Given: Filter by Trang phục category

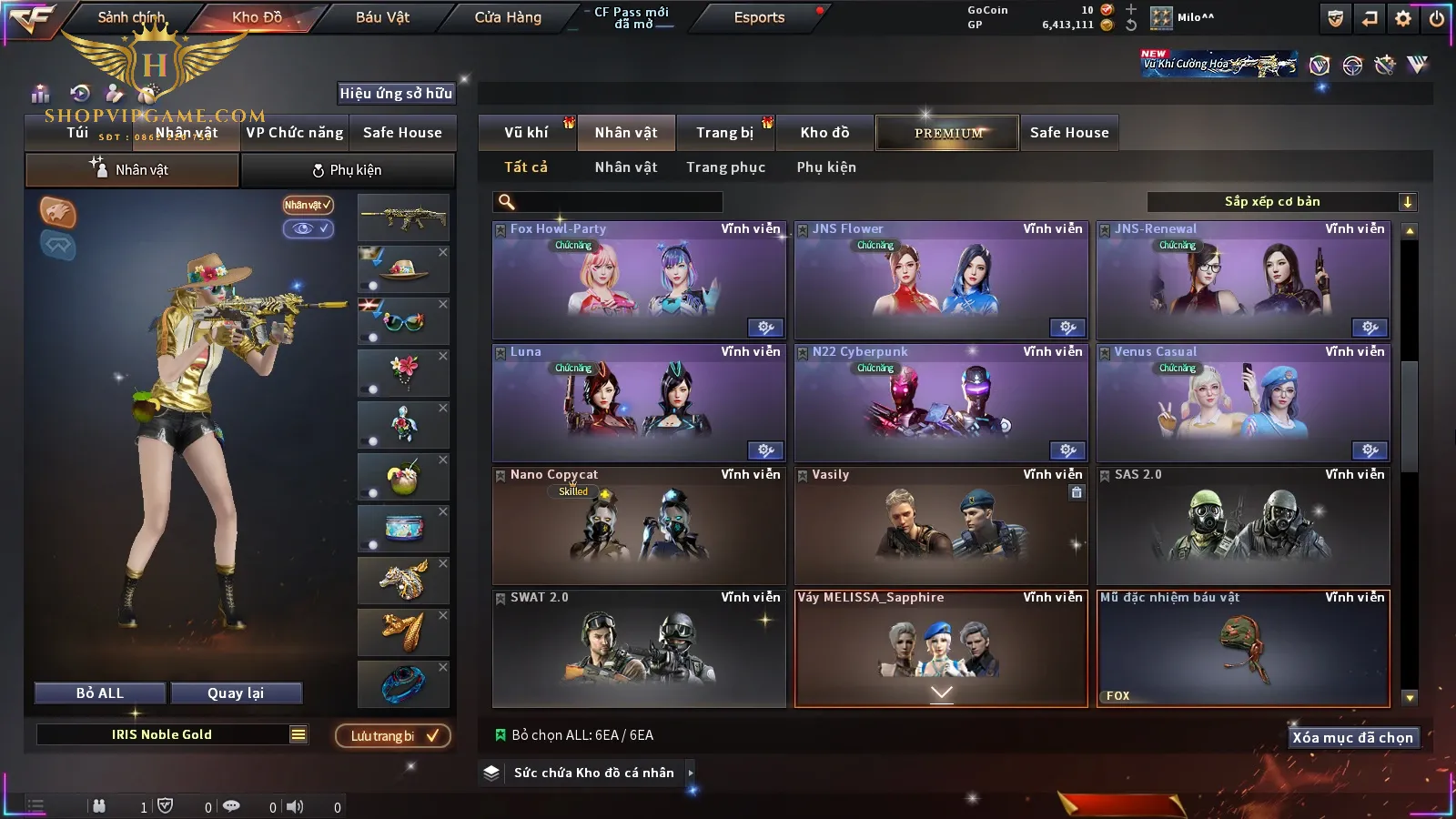Looking at the screenshot, I should (725, 167).
